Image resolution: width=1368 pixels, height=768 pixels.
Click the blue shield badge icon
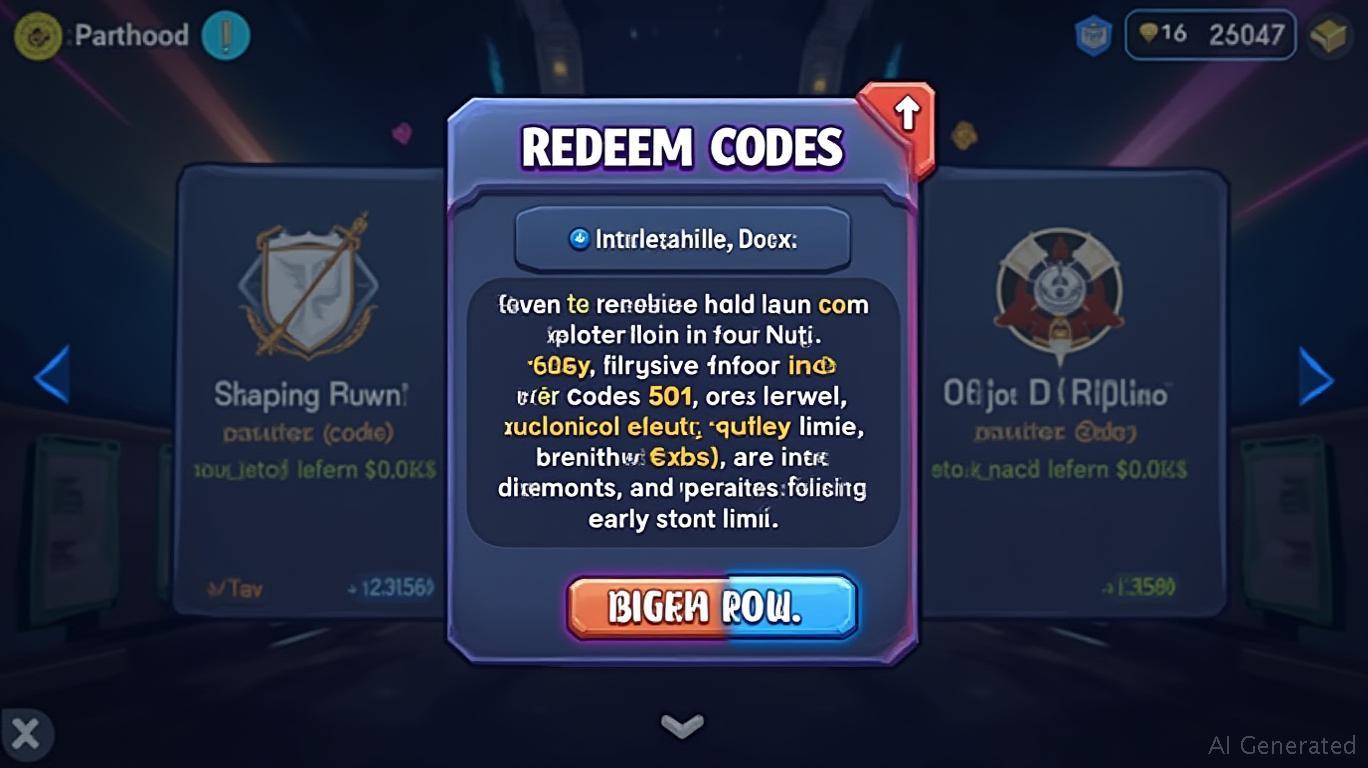point(1093,36)
